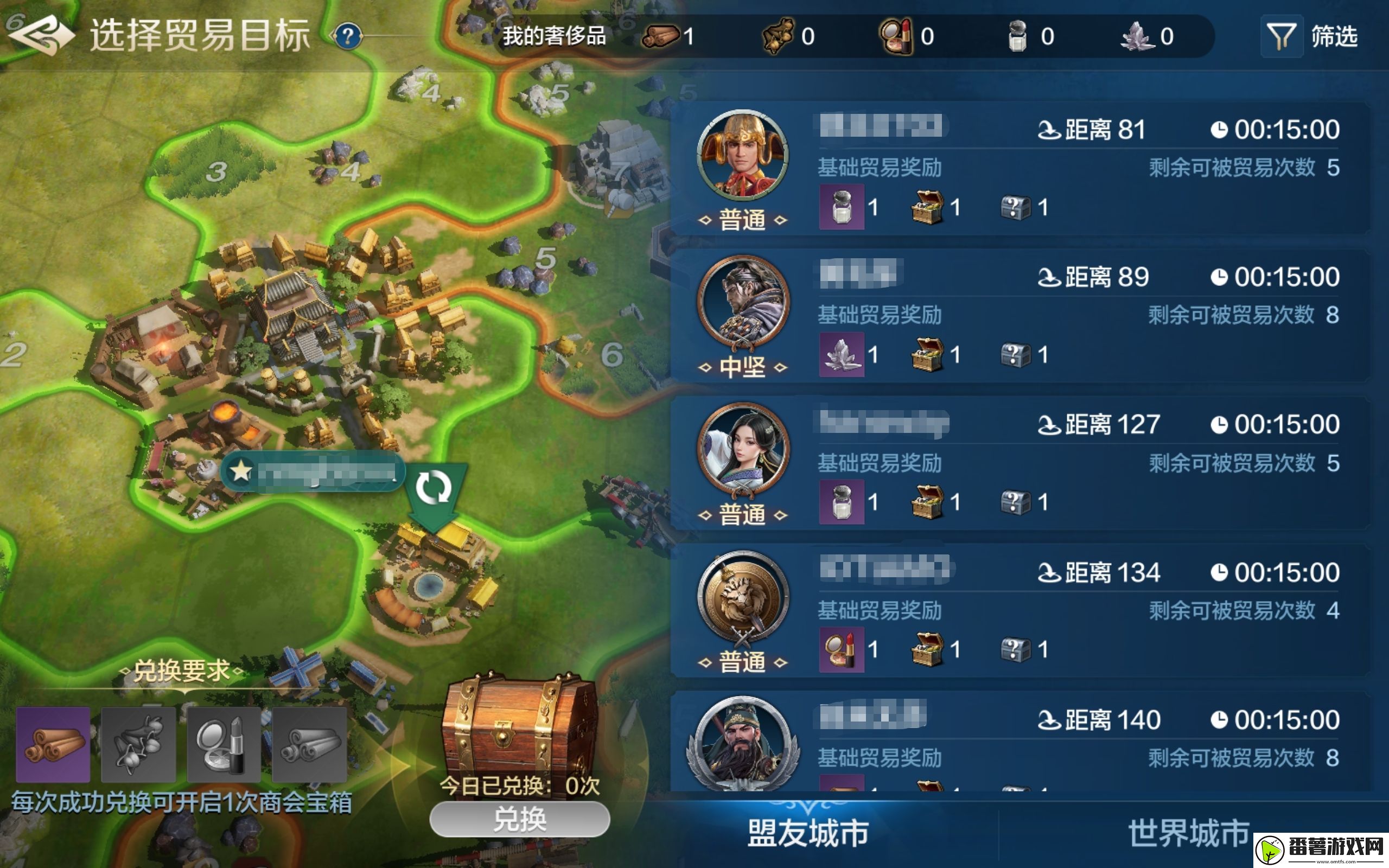This screenshot has width=1389, height=868.
Task: Click the mystery box reward of first trader
Action: tap(1014, 208)
